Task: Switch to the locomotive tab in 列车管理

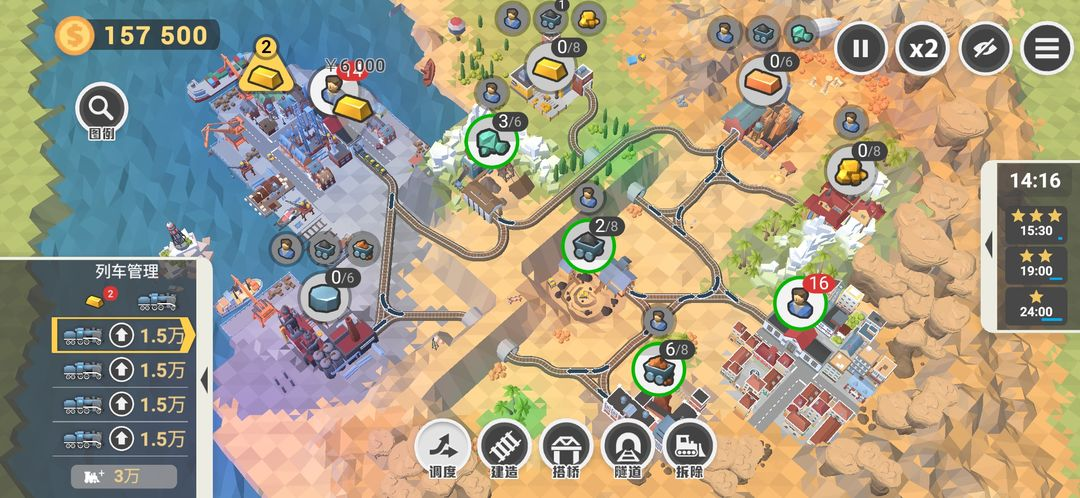Action: point(158,299)
